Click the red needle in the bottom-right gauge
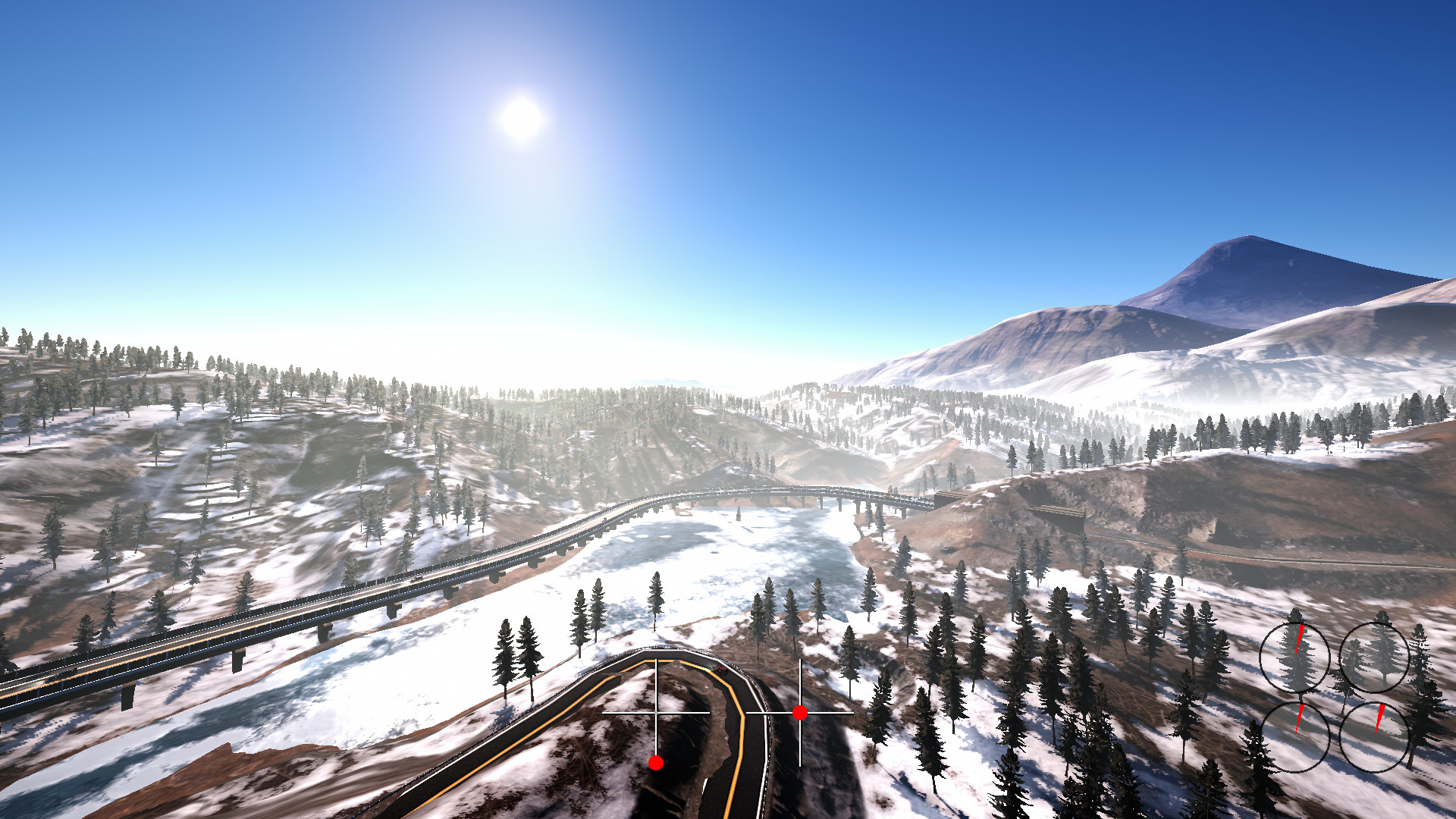The image size is (1456, 819). click(1380, 718)
